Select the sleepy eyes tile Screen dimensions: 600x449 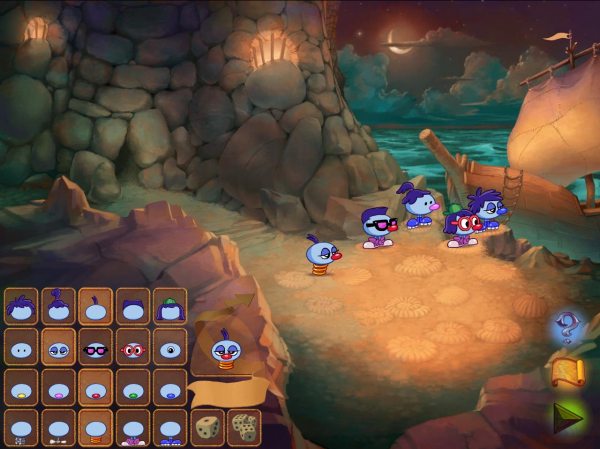pos(58,347)
